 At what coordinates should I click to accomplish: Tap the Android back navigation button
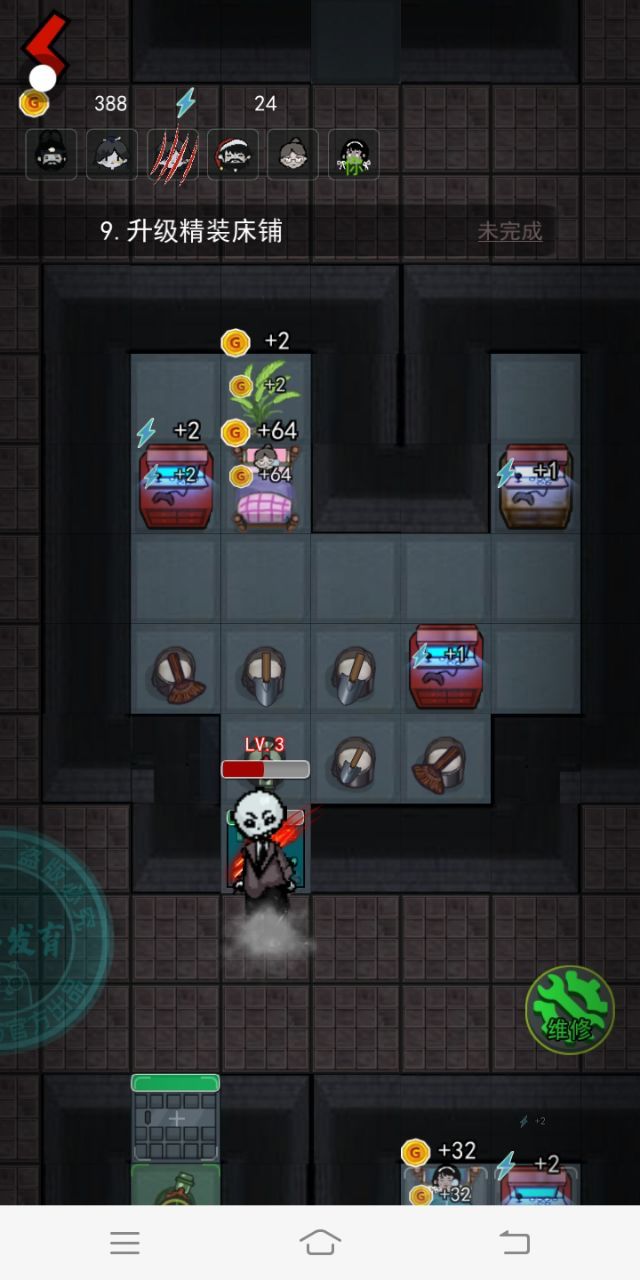(514, 1242)
